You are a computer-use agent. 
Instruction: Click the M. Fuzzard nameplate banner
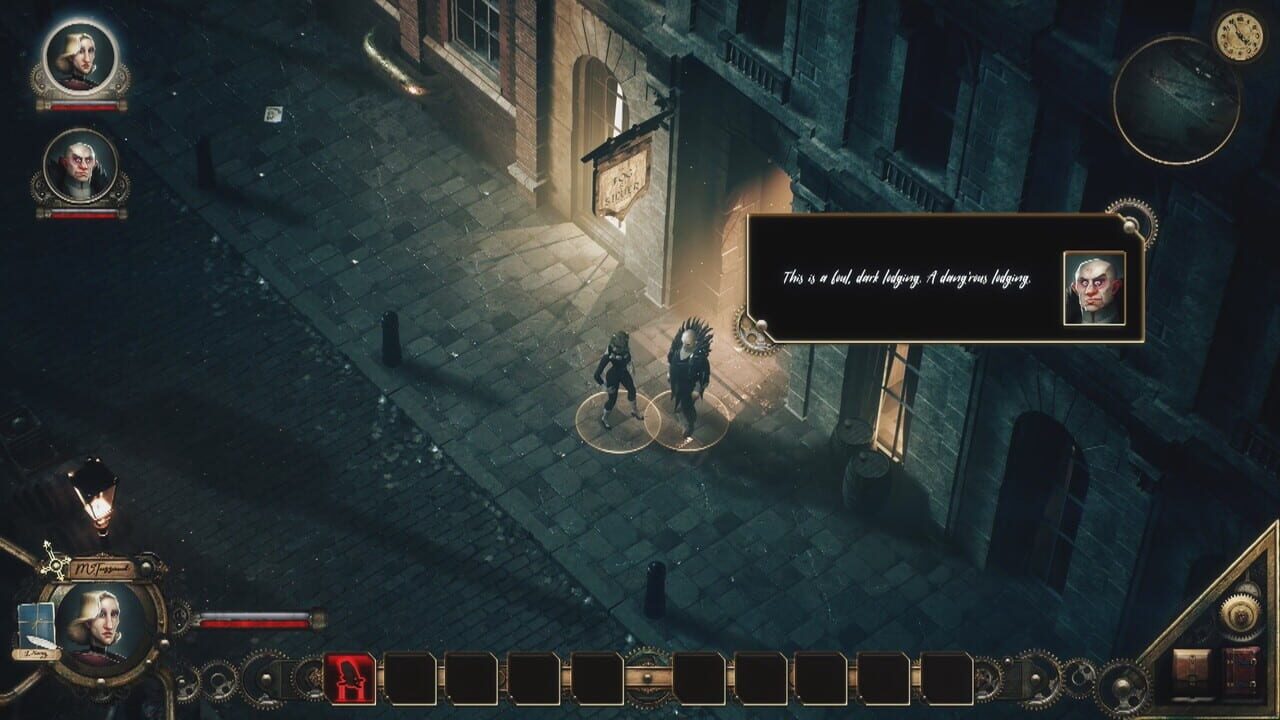[103, 567]
